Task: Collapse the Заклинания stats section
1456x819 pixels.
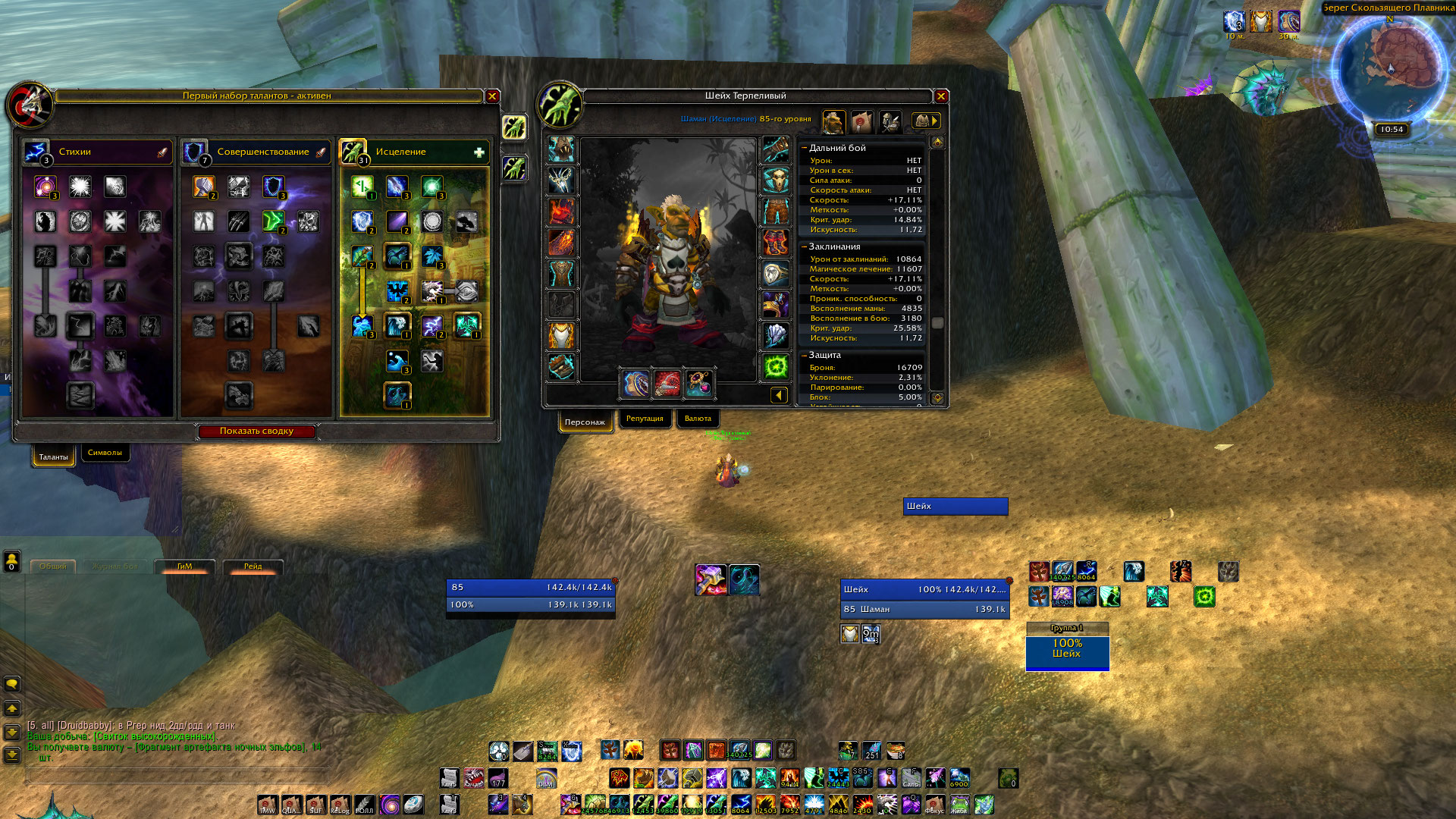Action: (x=805, y=246)
